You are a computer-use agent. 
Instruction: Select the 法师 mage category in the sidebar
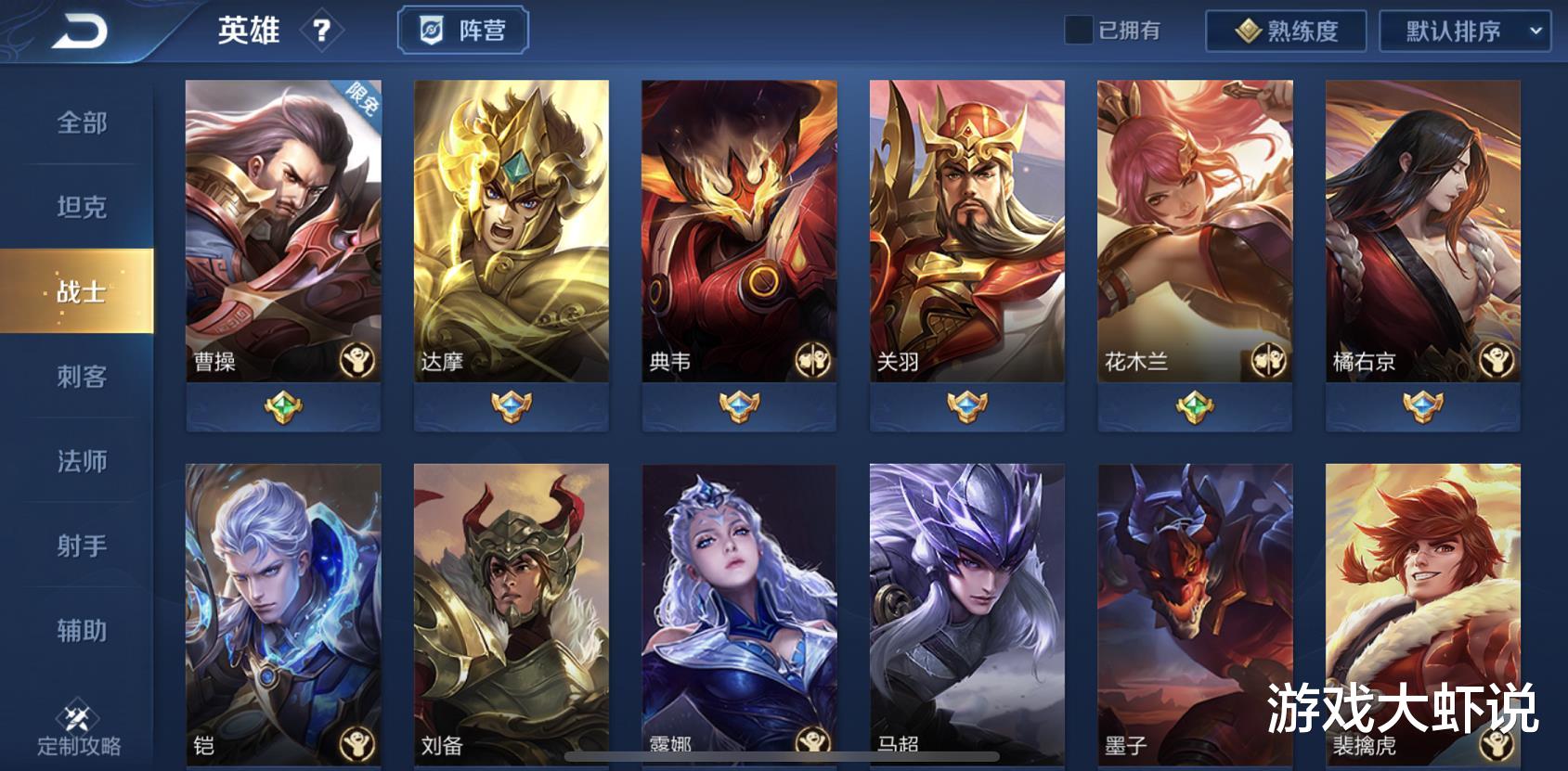[81, 461]
